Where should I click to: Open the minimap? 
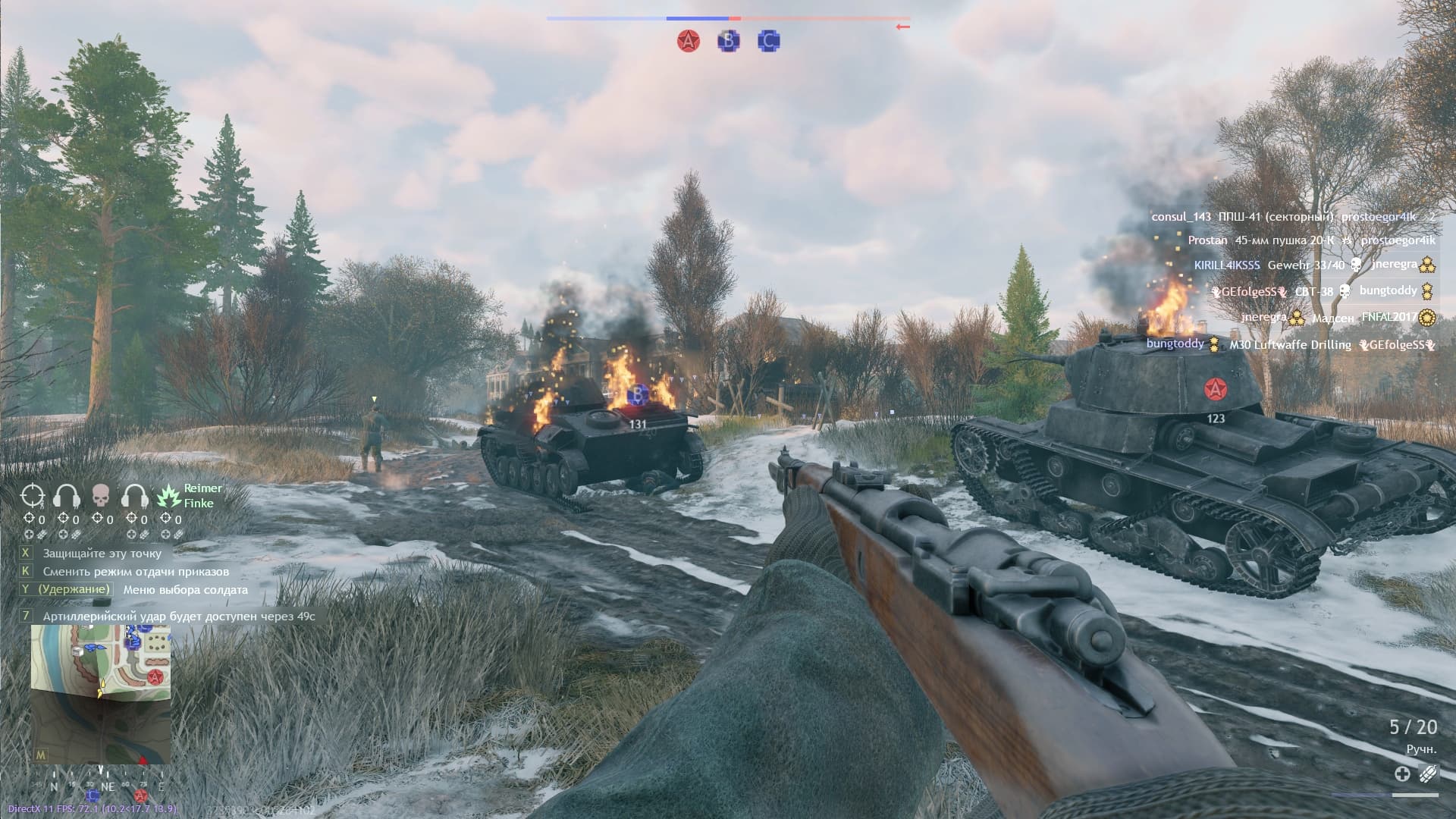point(100,694)
